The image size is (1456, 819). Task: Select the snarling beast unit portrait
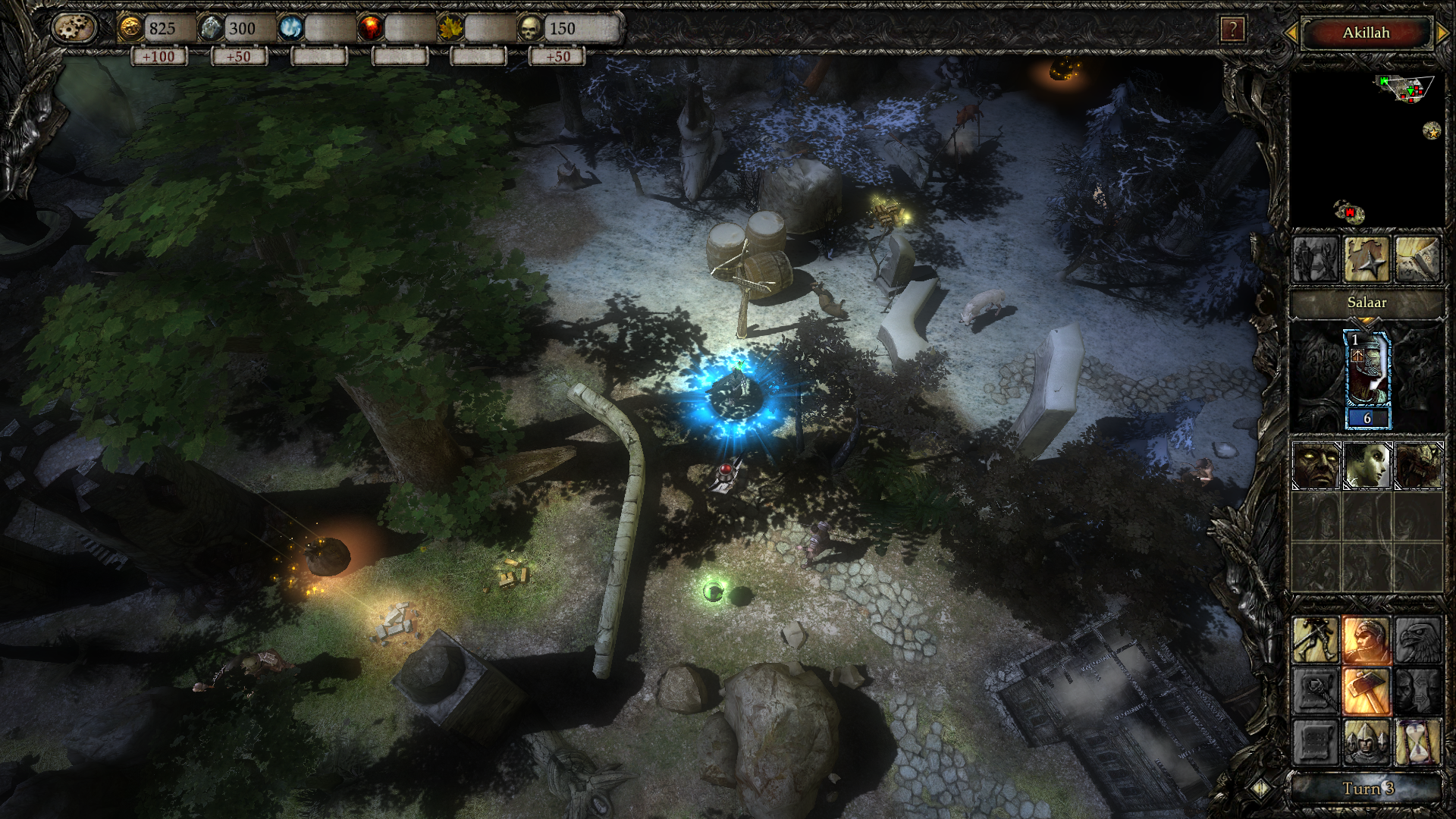tap(1418, 466)
